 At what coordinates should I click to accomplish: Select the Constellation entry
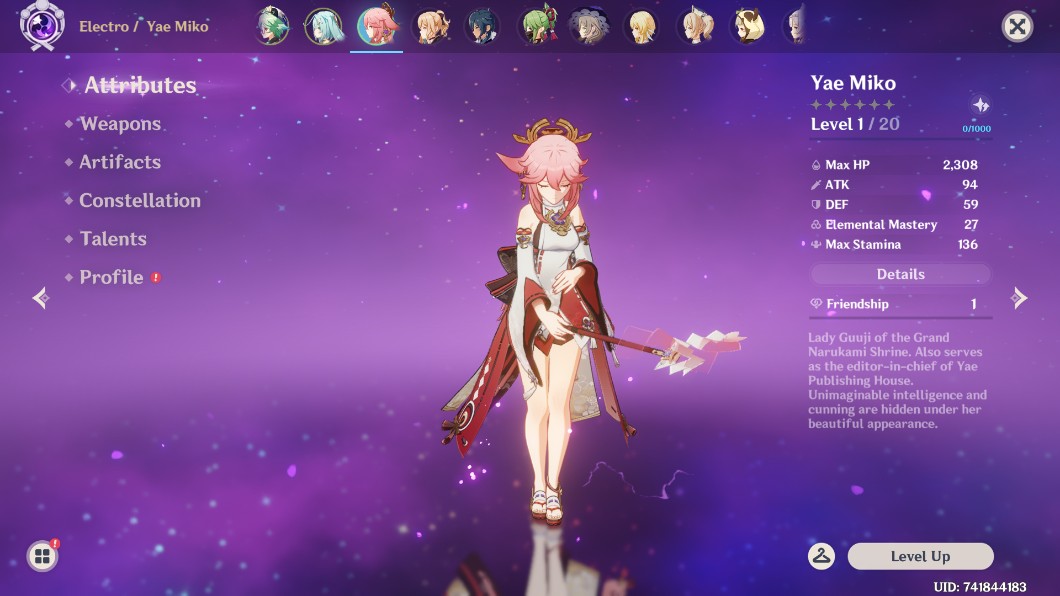tap(140, 201)
